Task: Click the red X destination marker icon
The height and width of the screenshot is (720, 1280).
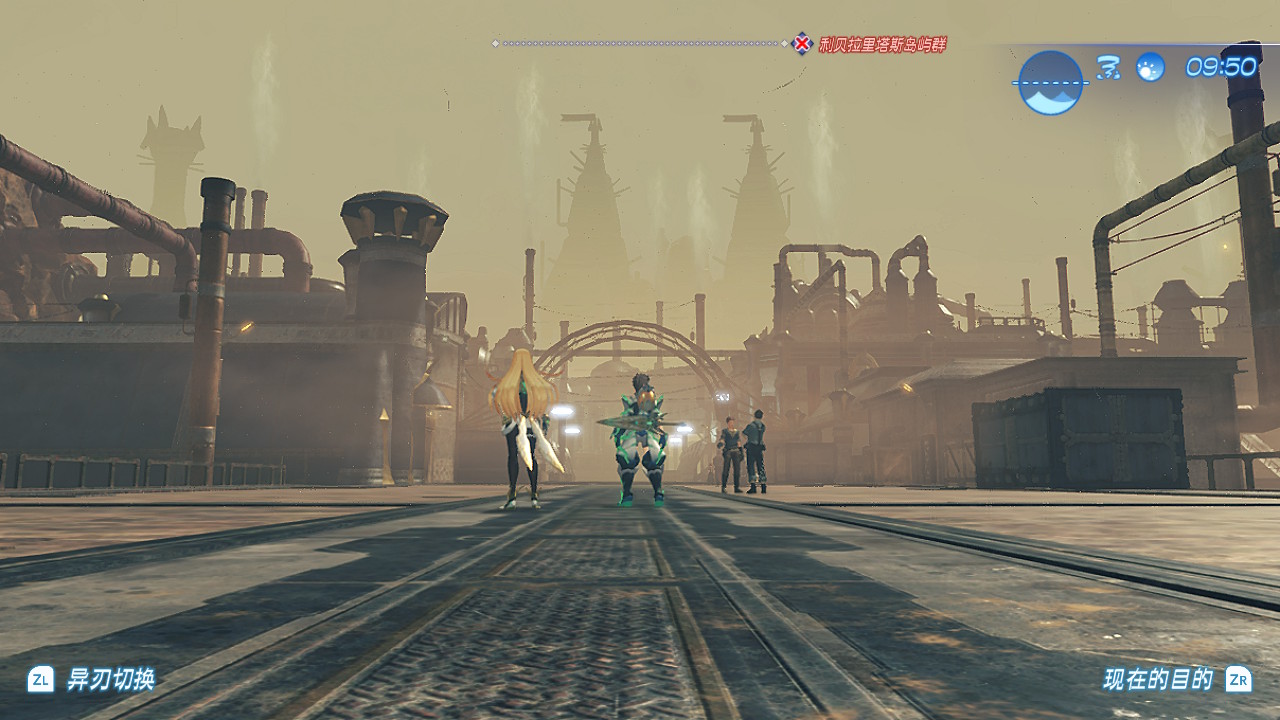Action: point(802,44)
